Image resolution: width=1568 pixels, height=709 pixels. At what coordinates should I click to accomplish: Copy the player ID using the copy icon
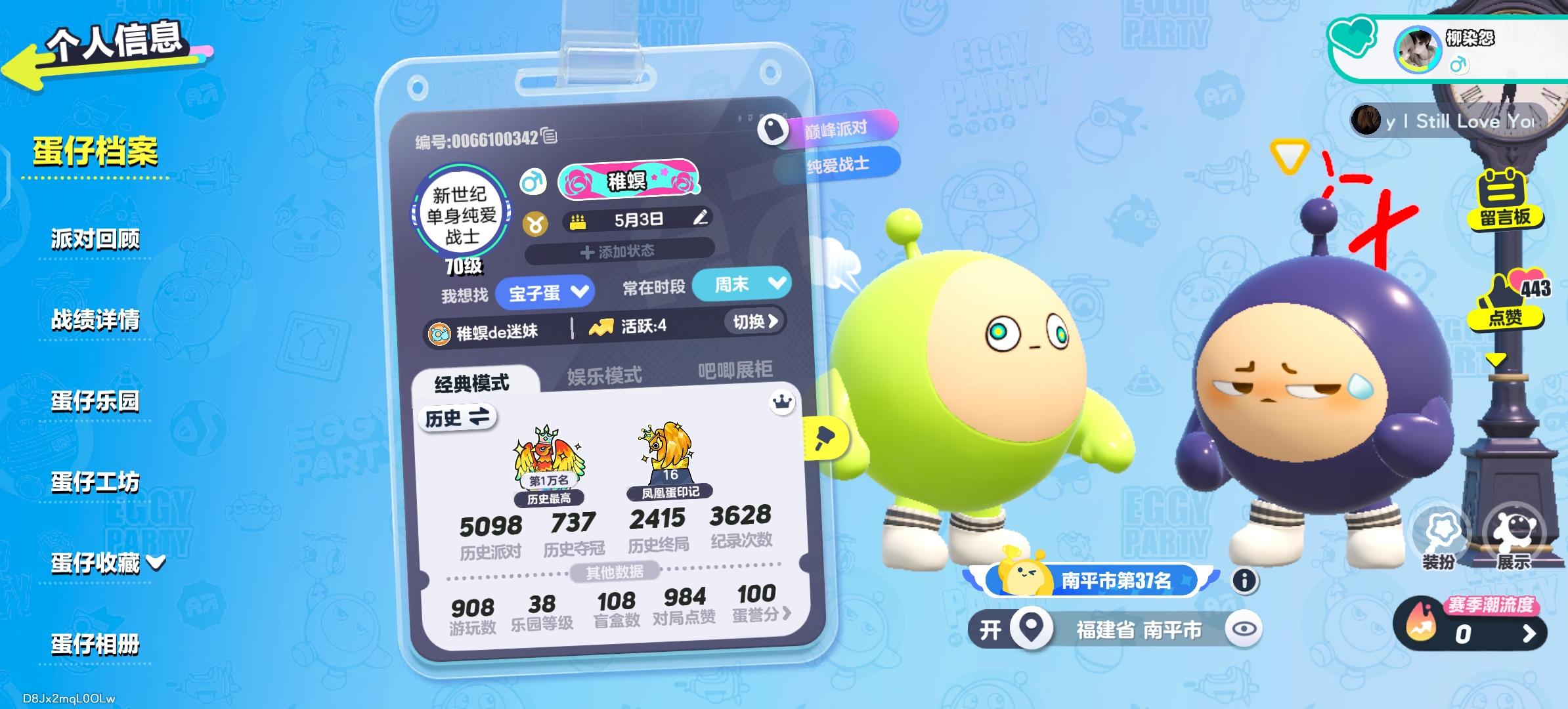[550, 138]
